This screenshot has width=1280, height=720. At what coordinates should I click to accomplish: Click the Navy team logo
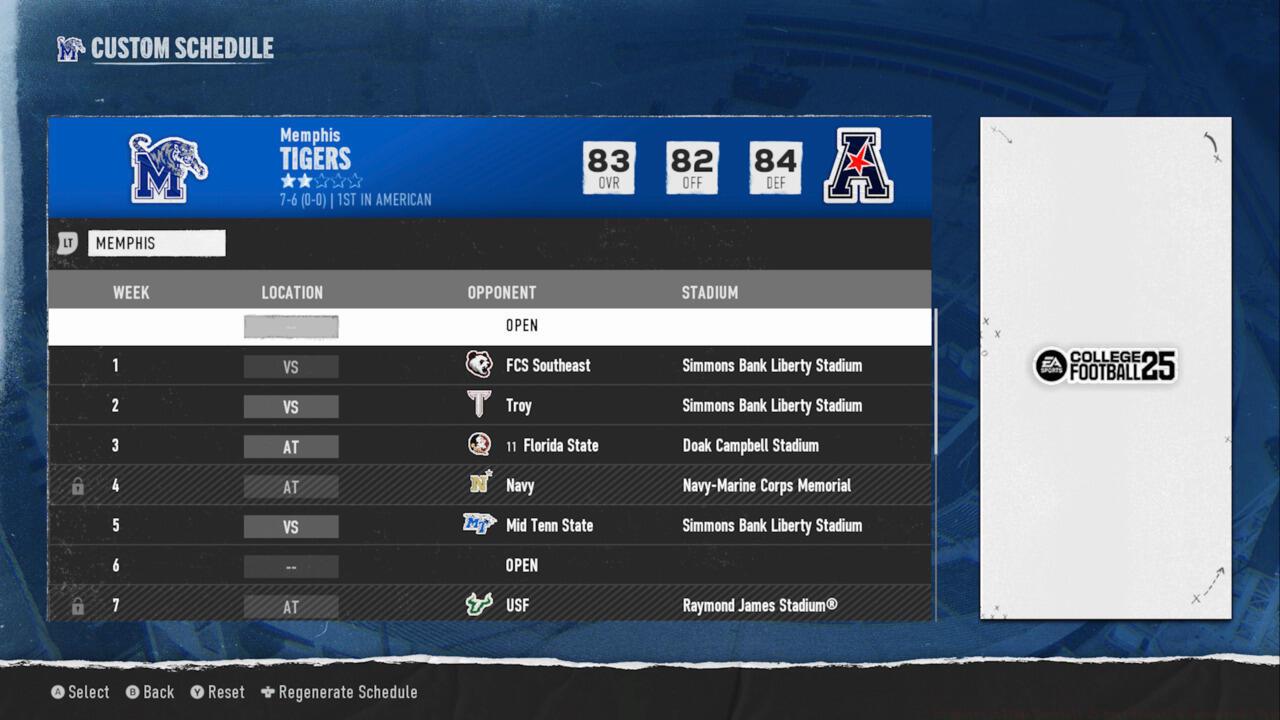[x=479, y=486]
